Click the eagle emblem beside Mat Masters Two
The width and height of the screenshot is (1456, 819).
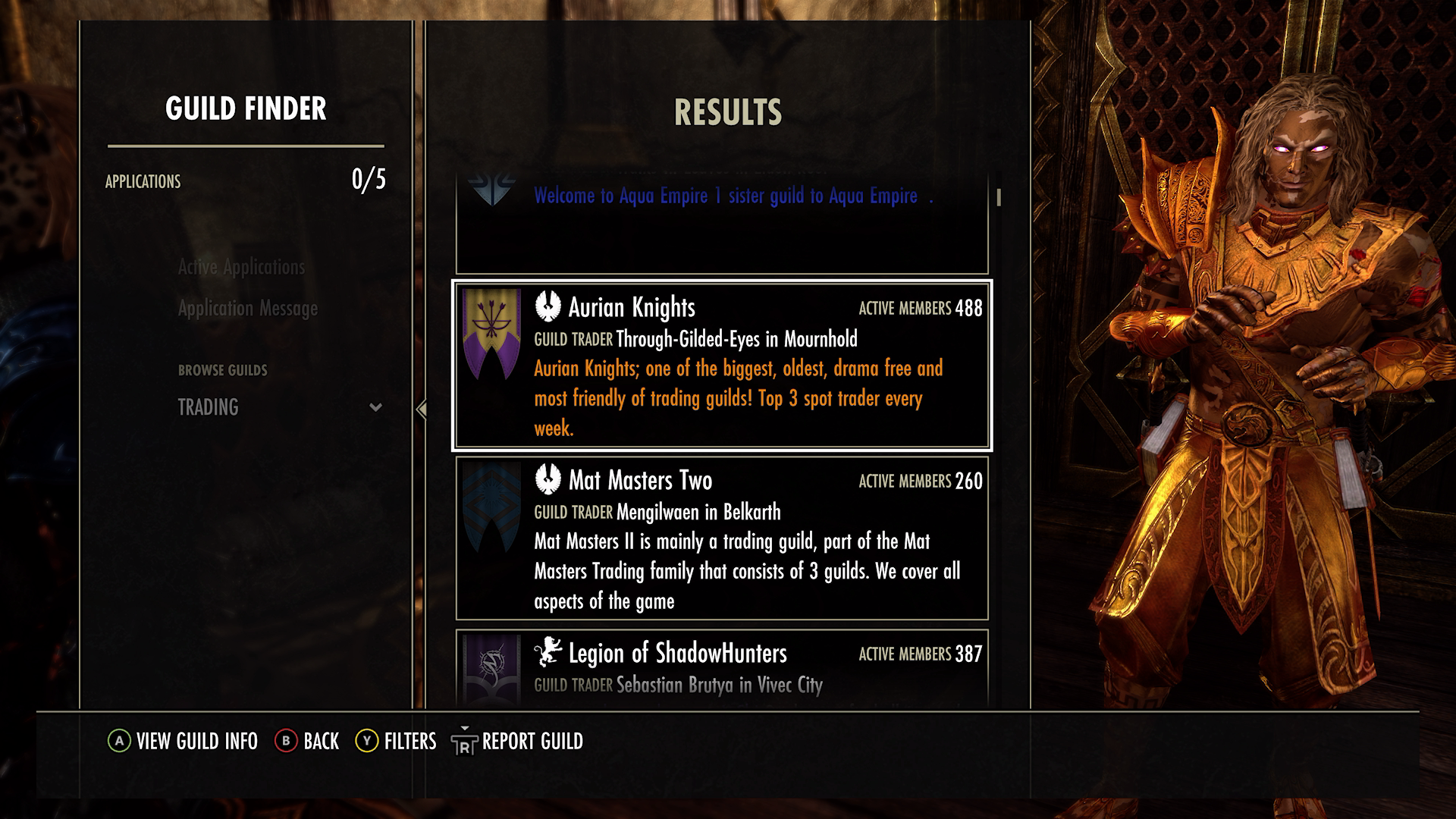(548, 479)
